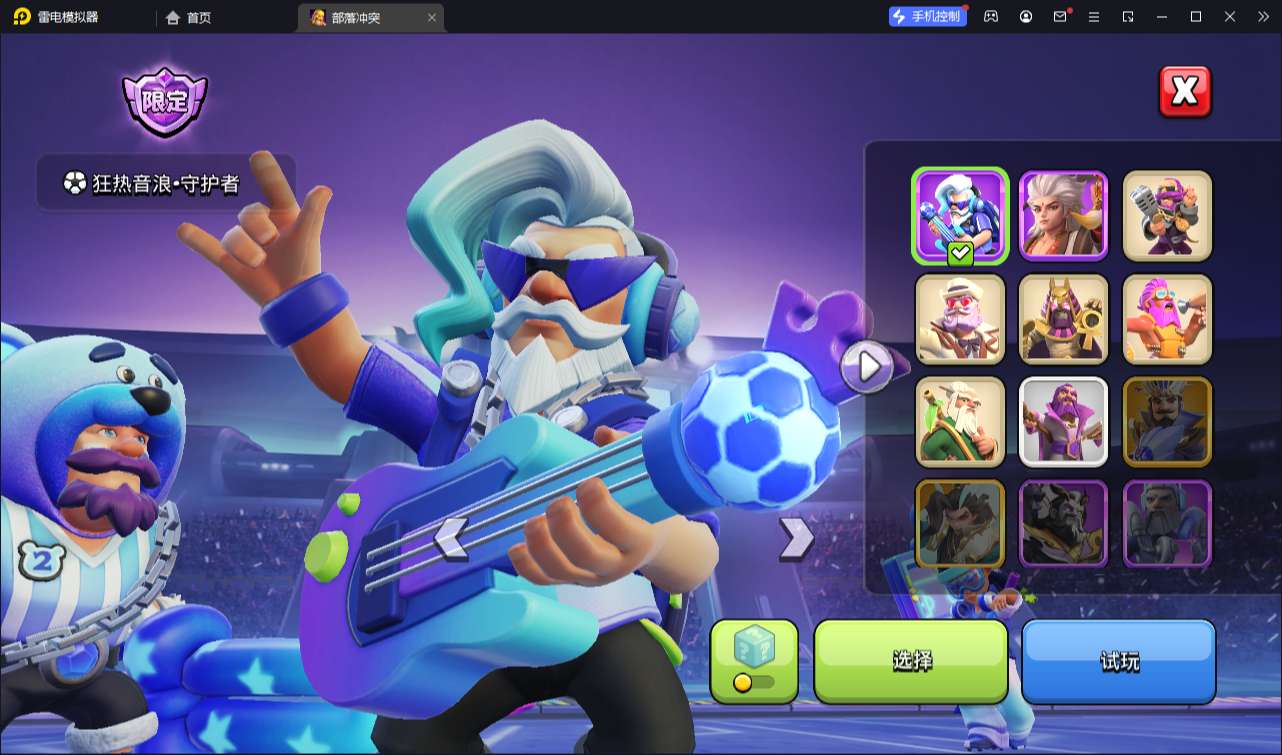Screen dimensions: 1282x755
Task: Switch to the 首页 home tab
Action: (x=189, y=17)
